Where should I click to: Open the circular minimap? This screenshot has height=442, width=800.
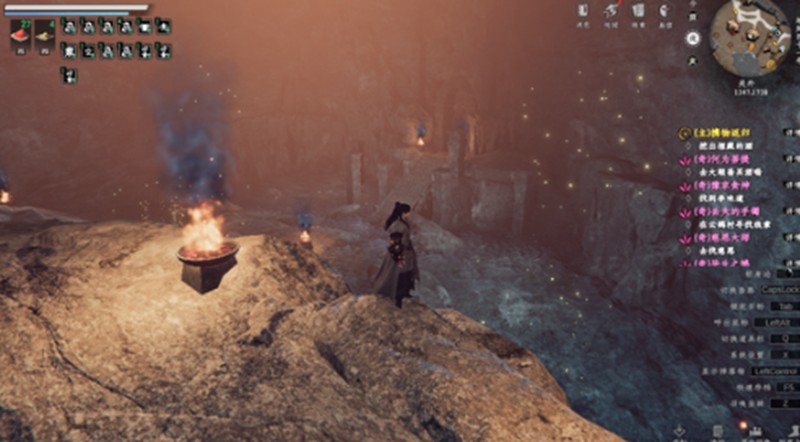pos(750,36)
